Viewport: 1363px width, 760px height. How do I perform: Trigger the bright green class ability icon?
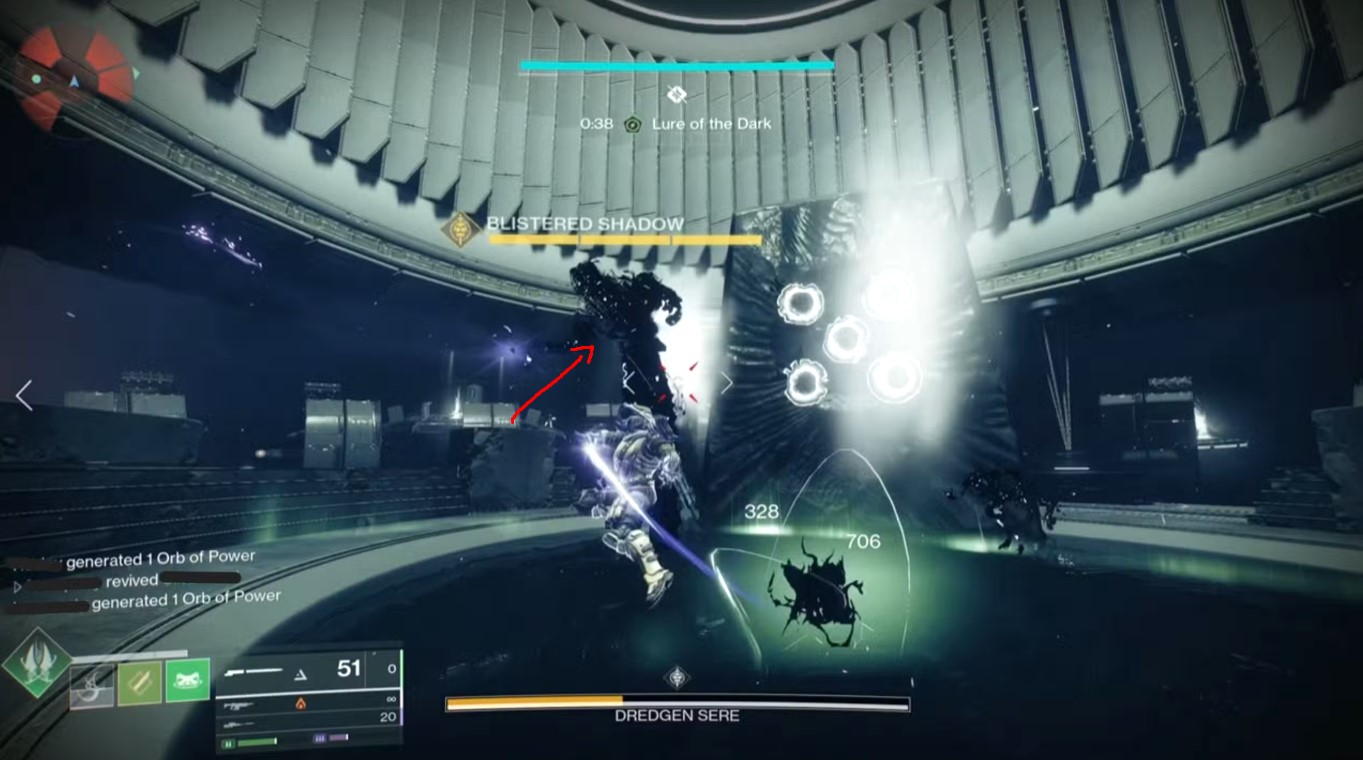point(187,681)
